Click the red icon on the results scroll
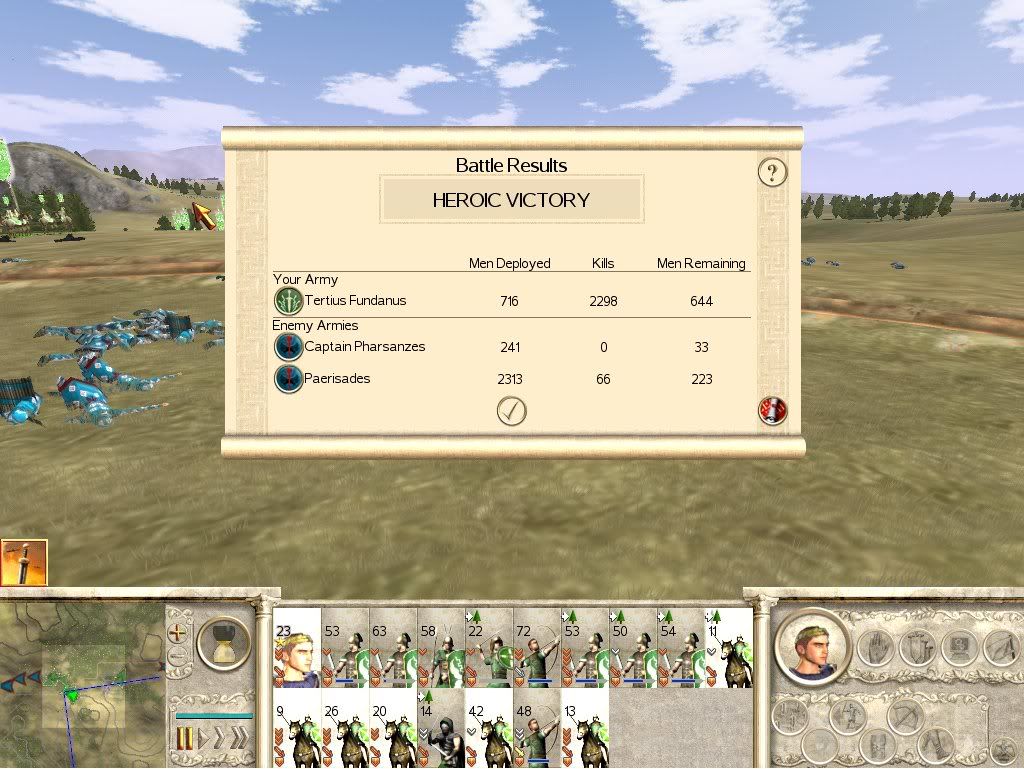Screen dimensions: 1024x769 click(772, 411)
